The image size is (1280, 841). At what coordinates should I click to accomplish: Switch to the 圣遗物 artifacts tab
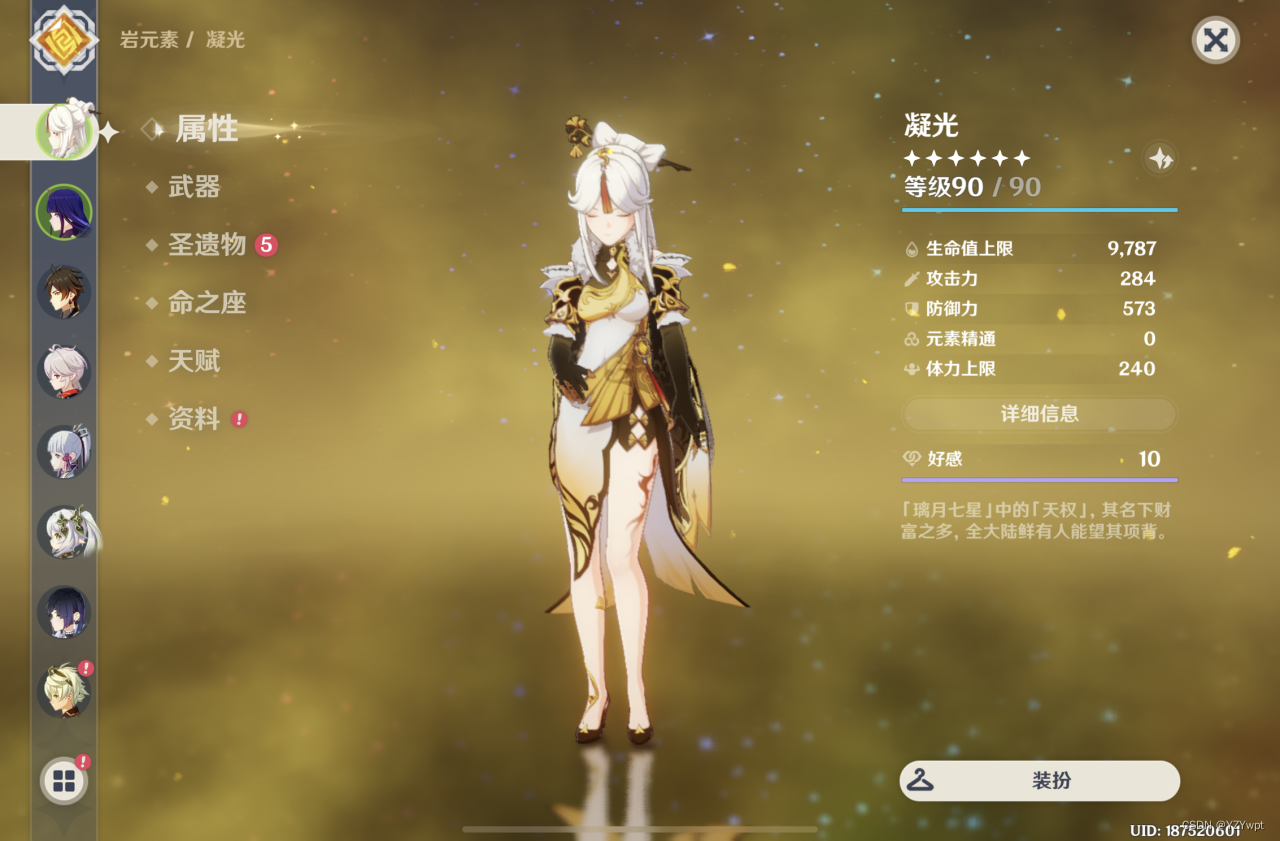click(207, 245)
